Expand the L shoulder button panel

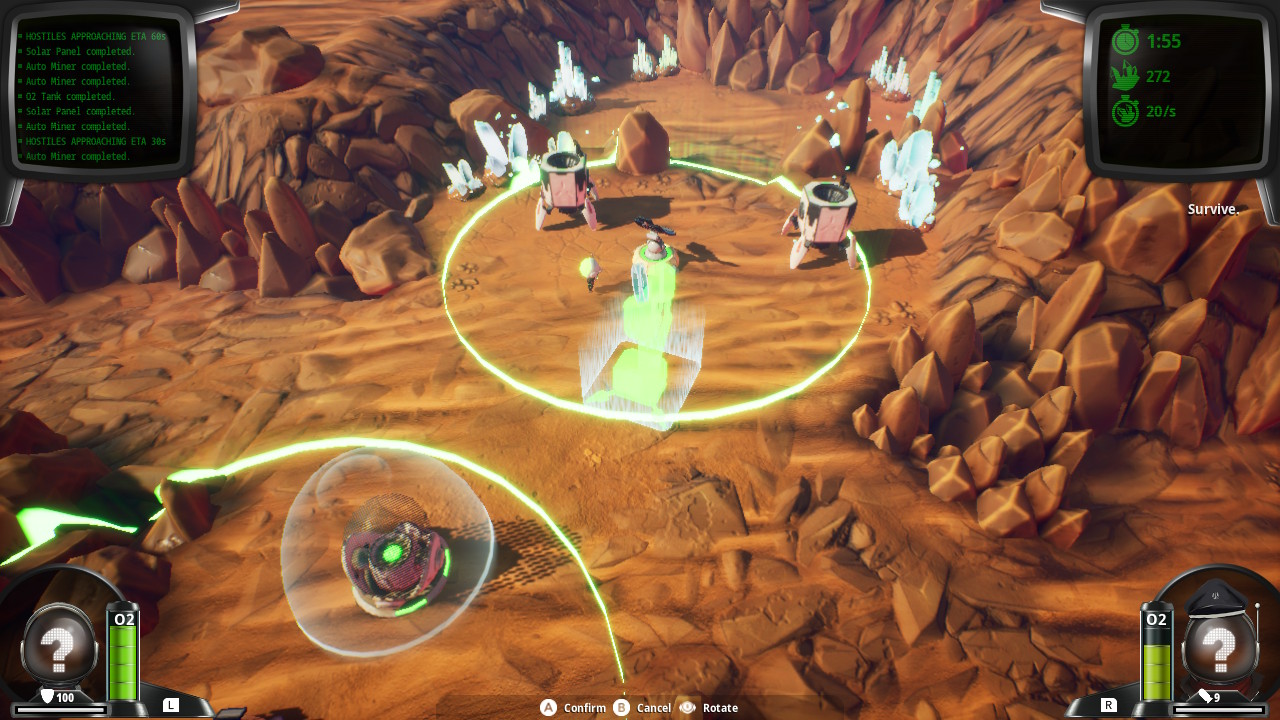click(170, 704)
